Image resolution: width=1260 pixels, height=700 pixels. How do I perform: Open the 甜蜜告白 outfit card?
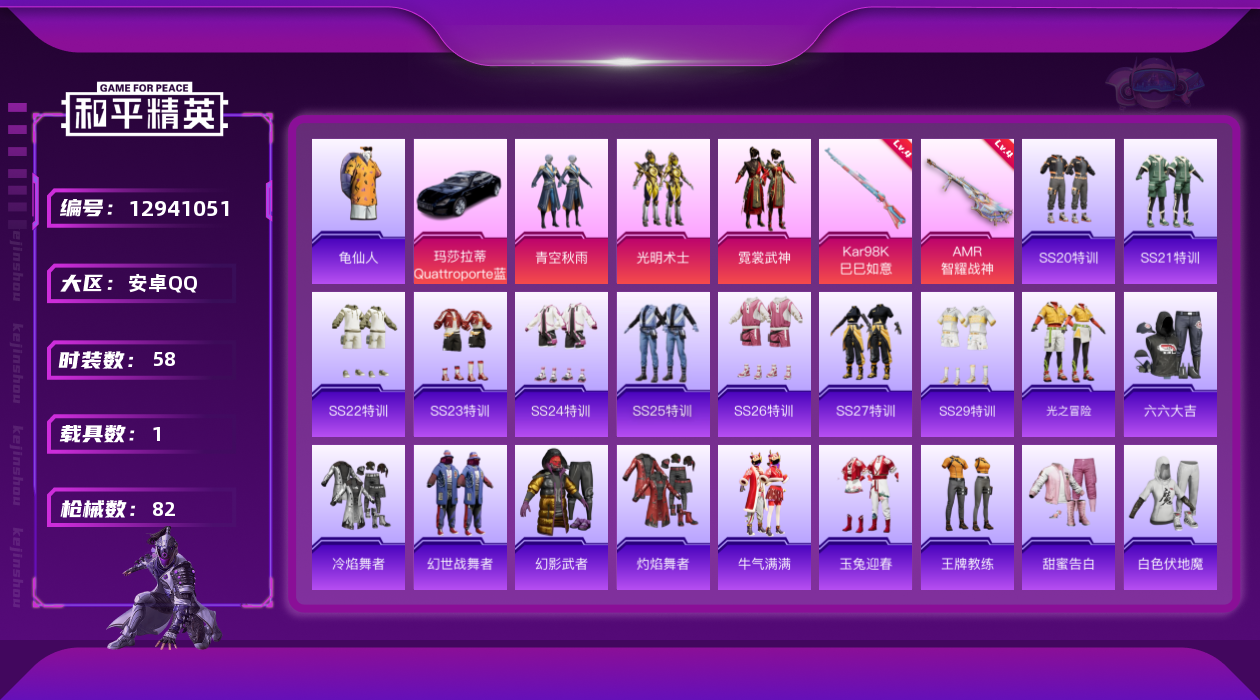pyautogui.click(x=1068, y=517)
